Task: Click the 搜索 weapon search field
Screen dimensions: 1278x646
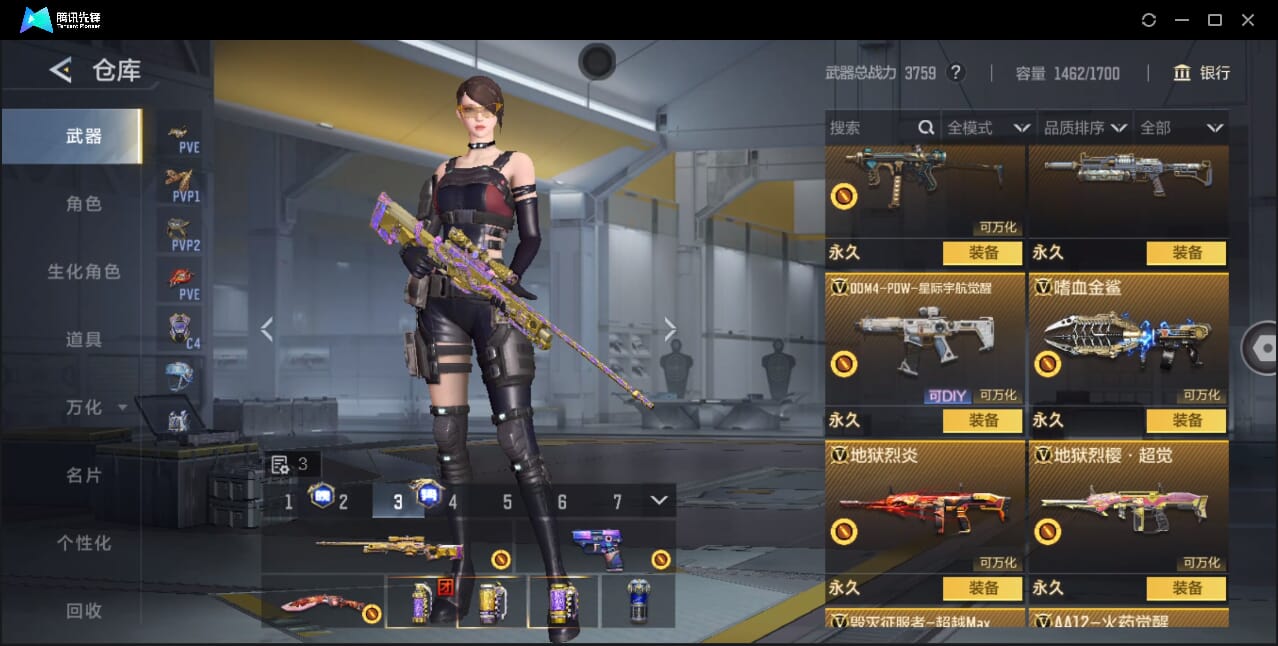Action: coord(872,128)
